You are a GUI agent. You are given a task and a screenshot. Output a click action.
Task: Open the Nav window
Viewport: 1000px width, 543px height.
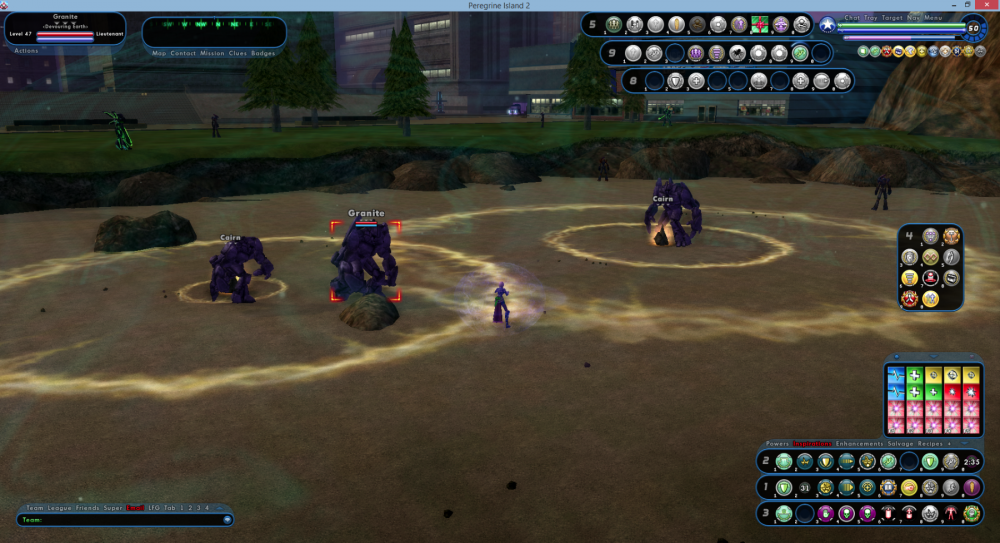pos(913,18)
